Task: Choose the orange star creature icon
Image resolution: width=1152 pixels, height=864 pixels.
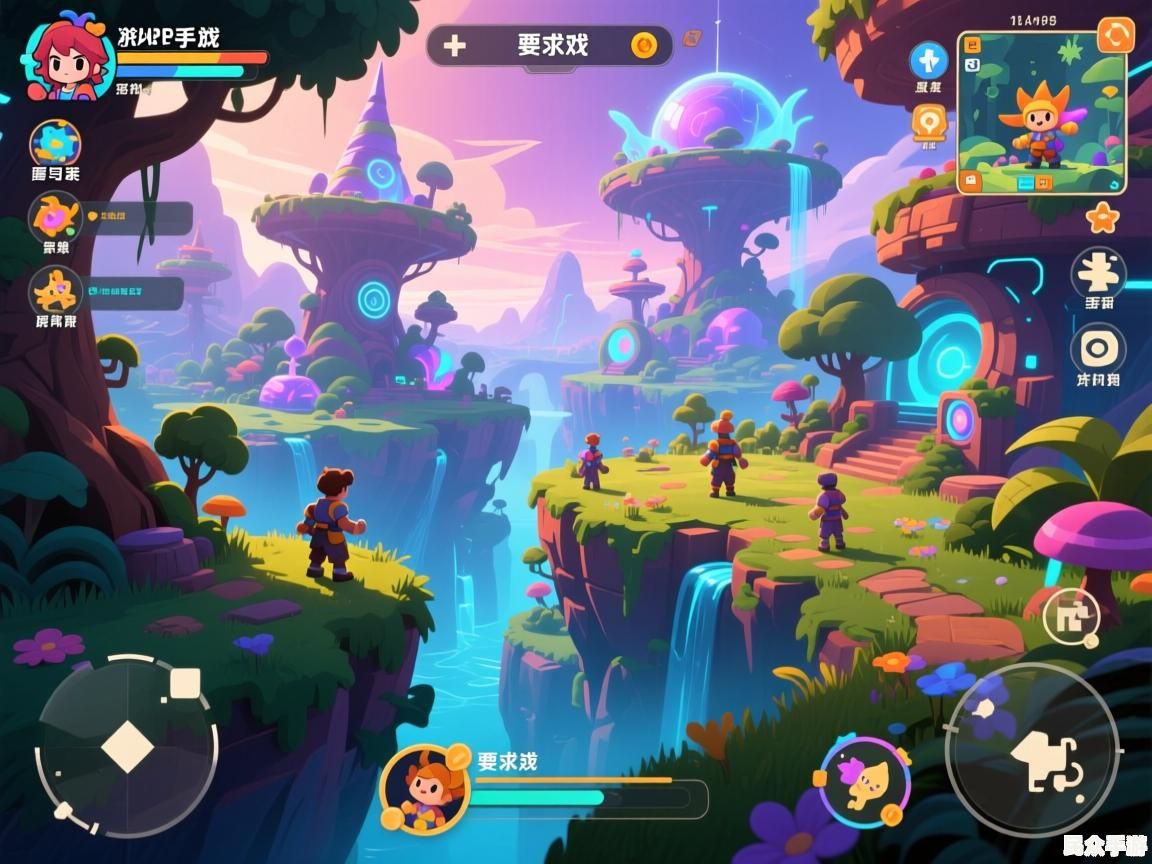Action: click(55, 291)
